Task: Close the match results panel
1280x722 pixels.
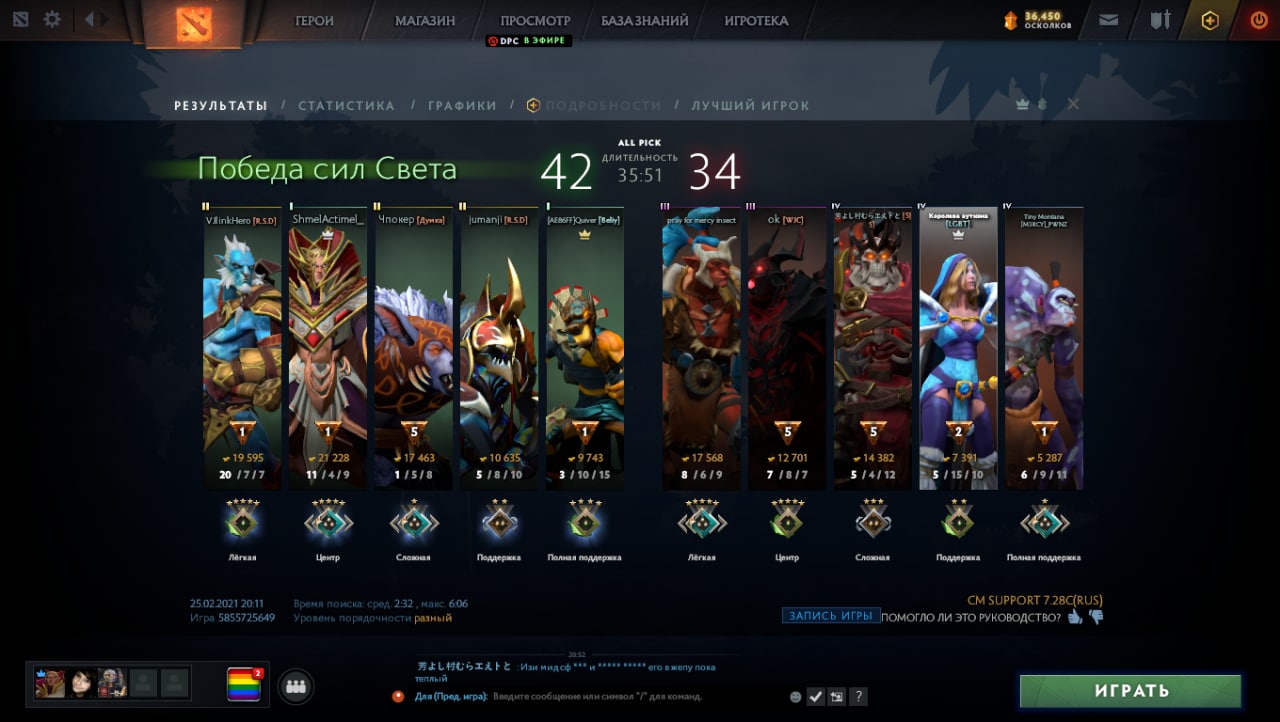Action: 1073,104
